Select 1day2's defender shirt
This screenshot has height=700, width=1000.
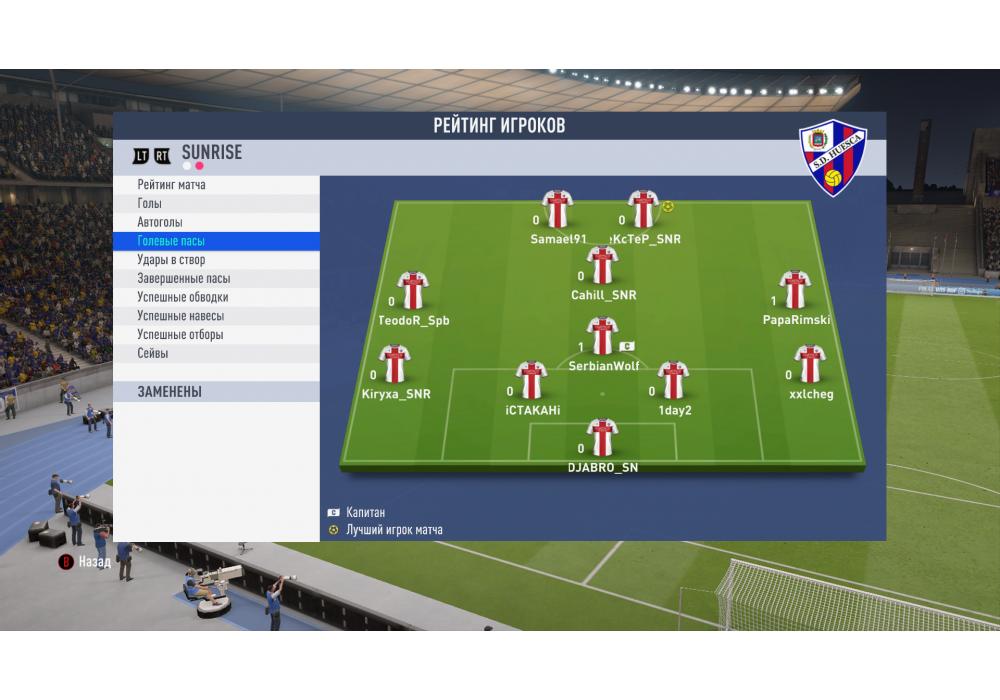click(x=674, y=380)
